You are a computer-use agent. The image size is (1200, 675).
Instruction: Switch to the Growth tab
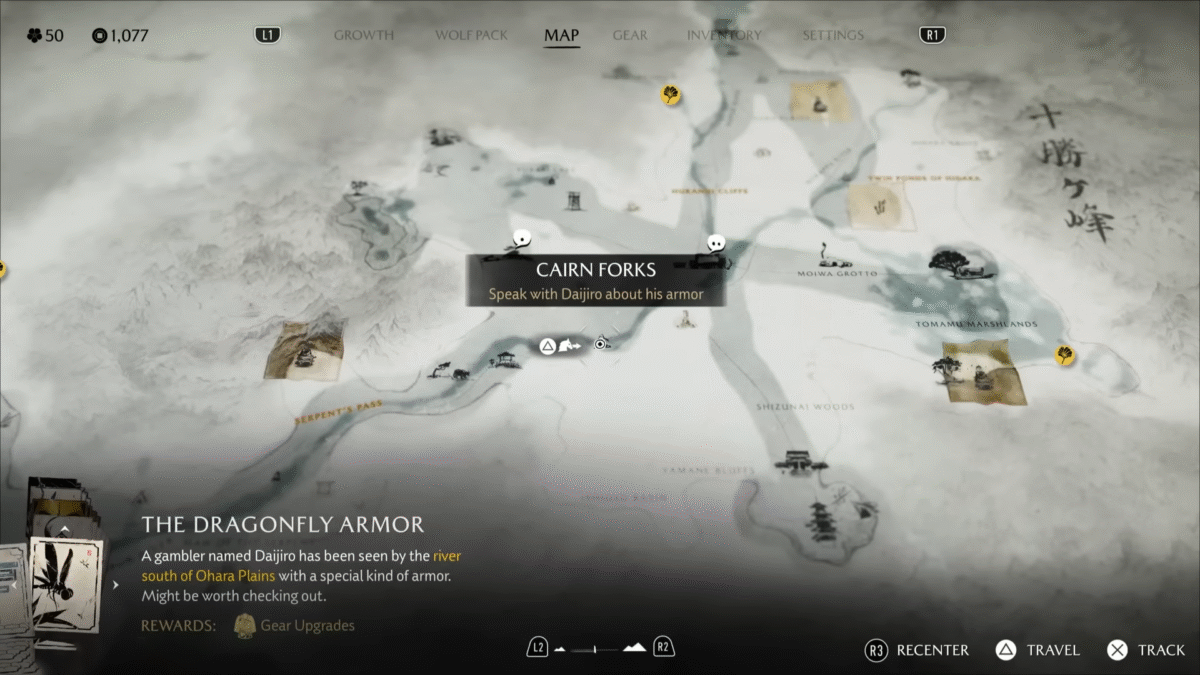364,35
